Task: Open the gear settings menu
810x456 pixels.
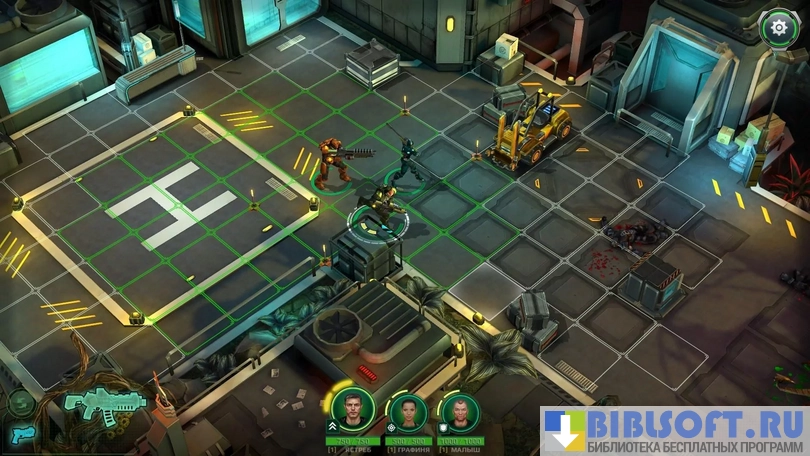Action: pos(777,27)
